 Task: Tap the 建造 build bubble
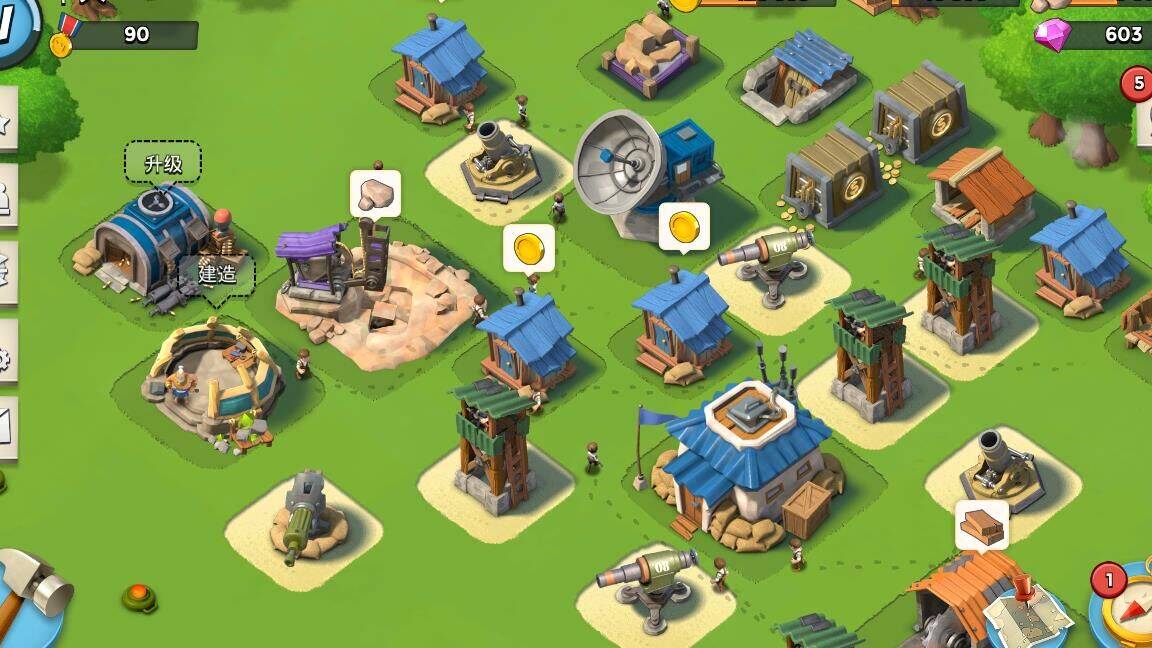click(x=216, y=272)
